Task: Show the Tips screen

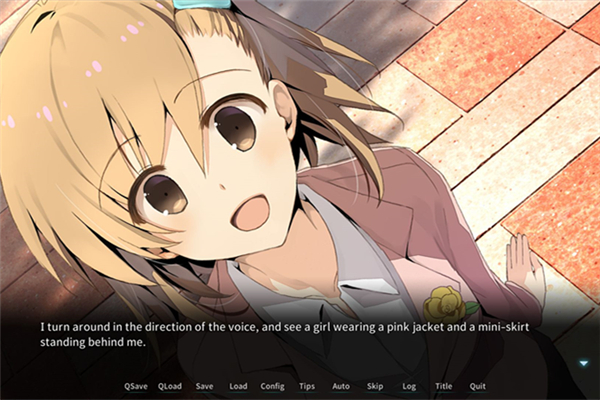Action: click(307, 386)
